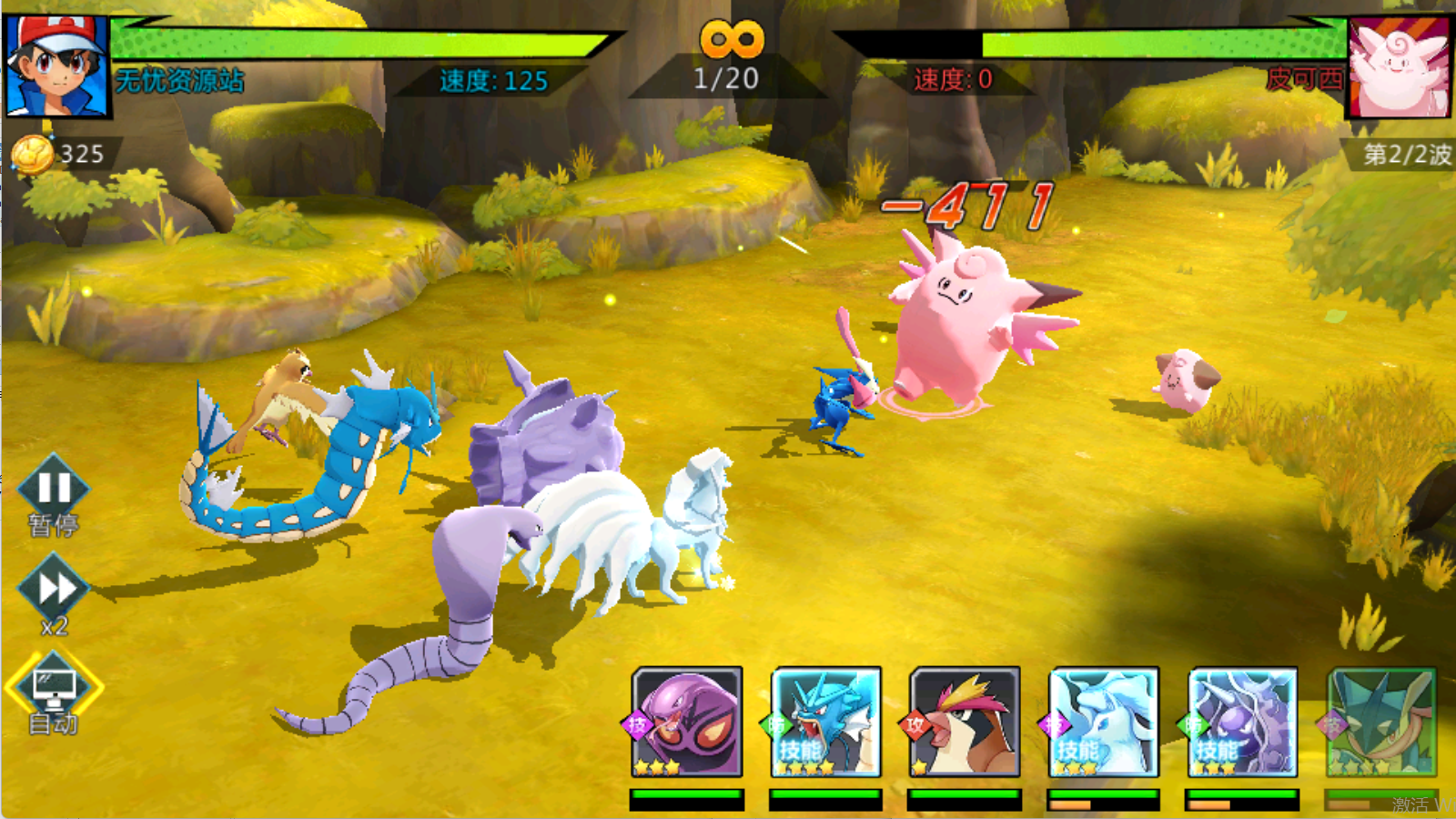1456x819 pixels.
Task: Tap the Clefable enemy boss portrait
Action: point(1398,68)
